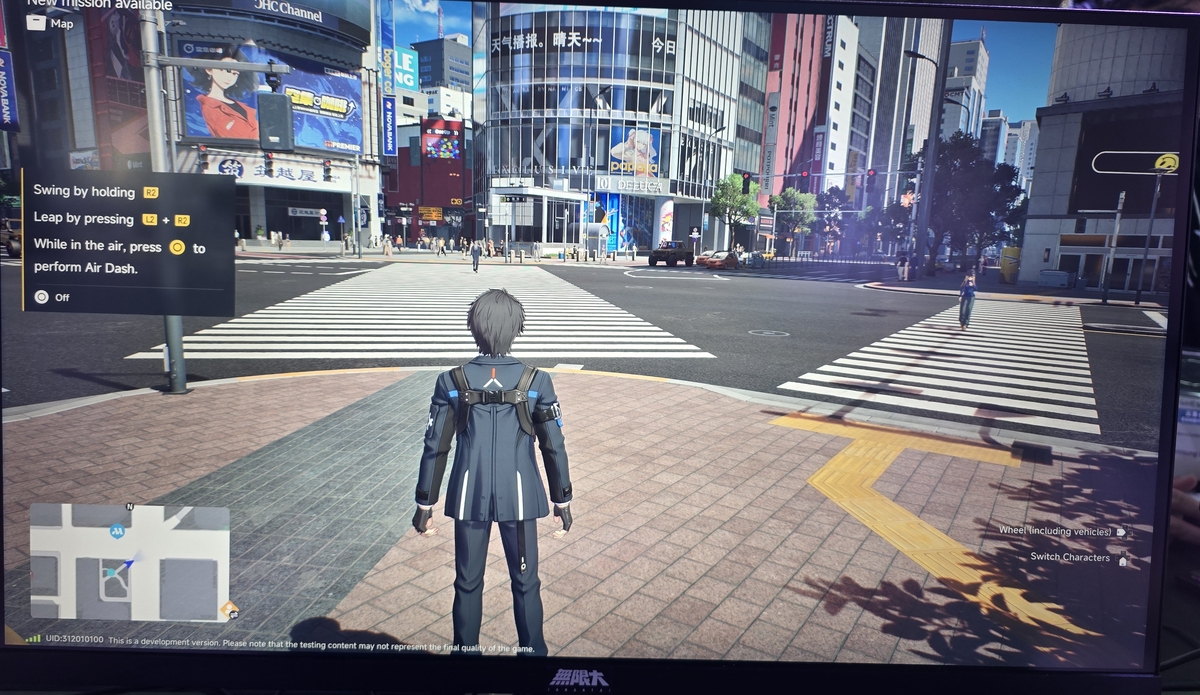The image size is (1200, 695).
Task: Toggle the tutorial tip Off option
Action: click(x=52, y=297)
